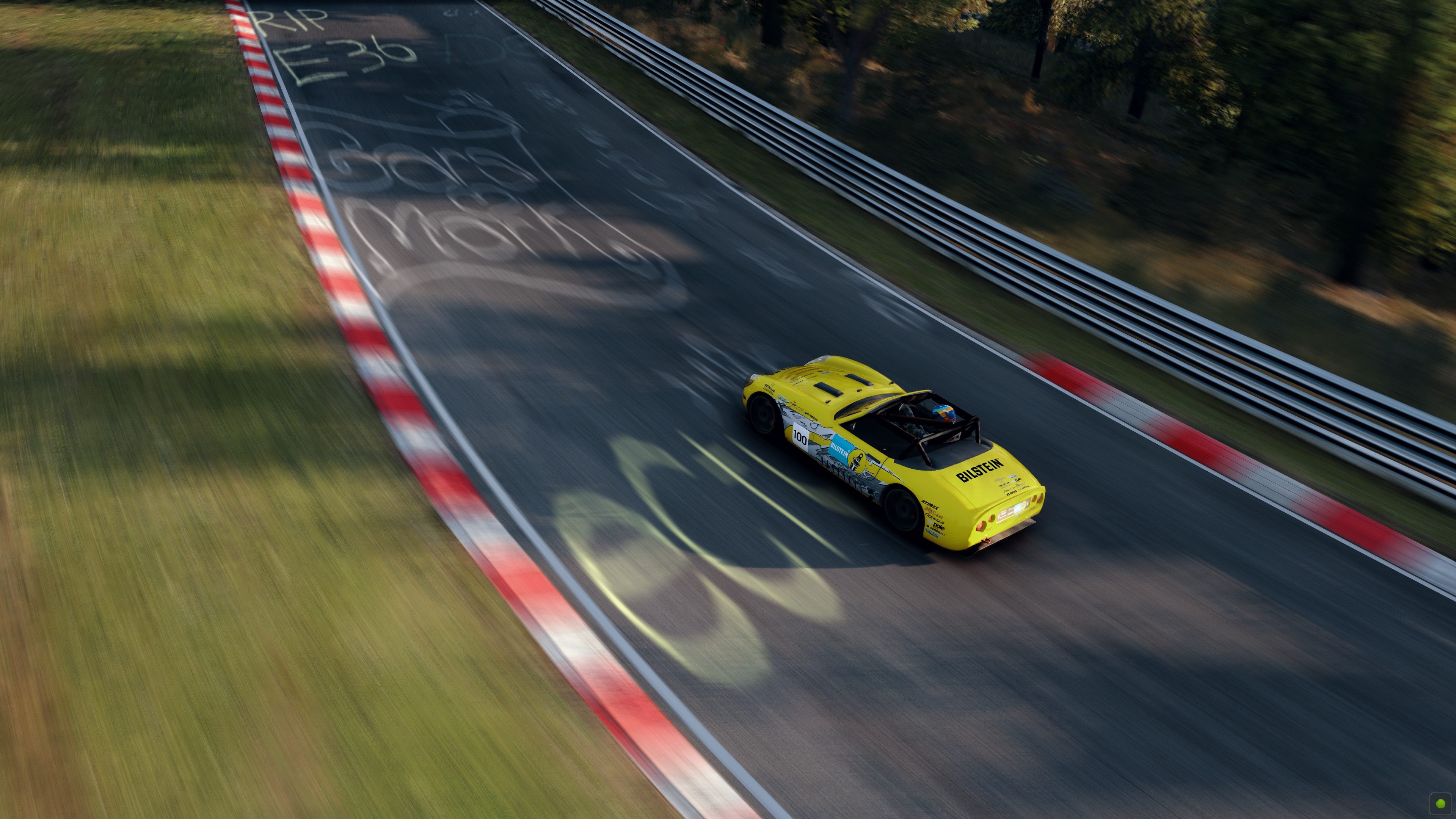
Task: Click the green dot overlay indicator
Action: (x=1440, y=803)
